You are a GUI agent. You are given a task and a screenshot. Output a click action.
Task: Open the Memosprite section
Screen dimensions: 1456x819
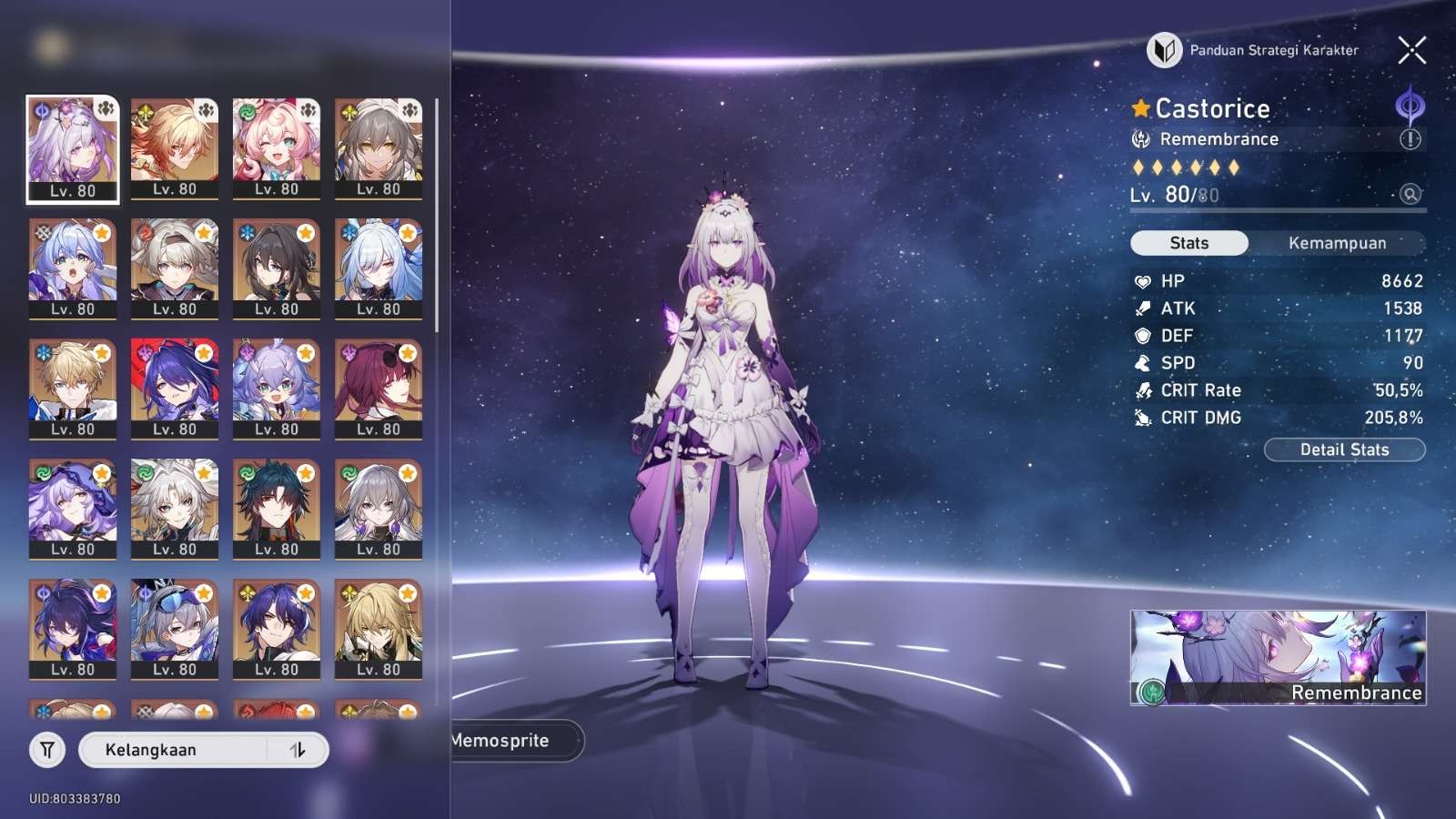click(x=510, y=741)
